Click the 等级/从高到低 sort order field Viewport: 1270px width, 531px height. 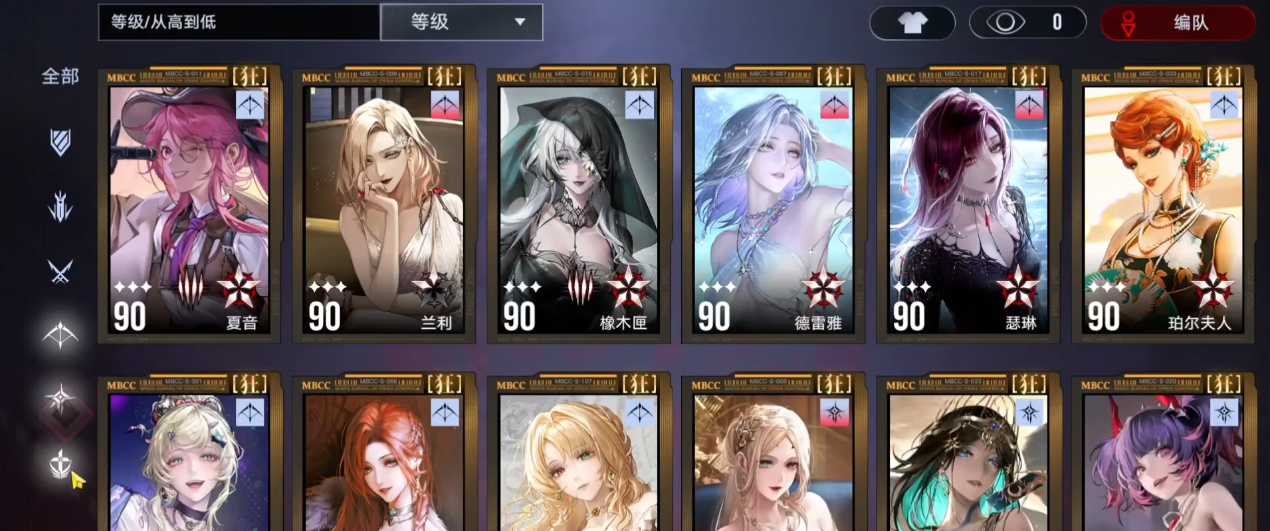(x=238, y=22)
